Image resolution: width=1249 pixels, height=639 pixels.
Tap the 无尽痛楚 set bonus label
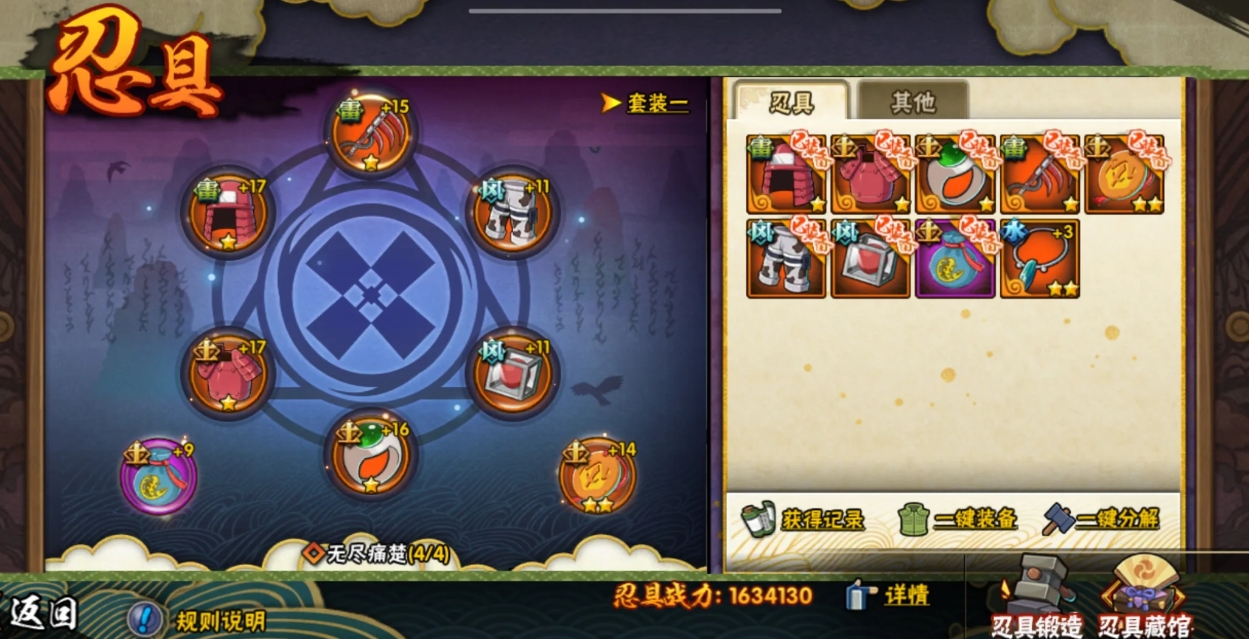click(x=377, y=553)
